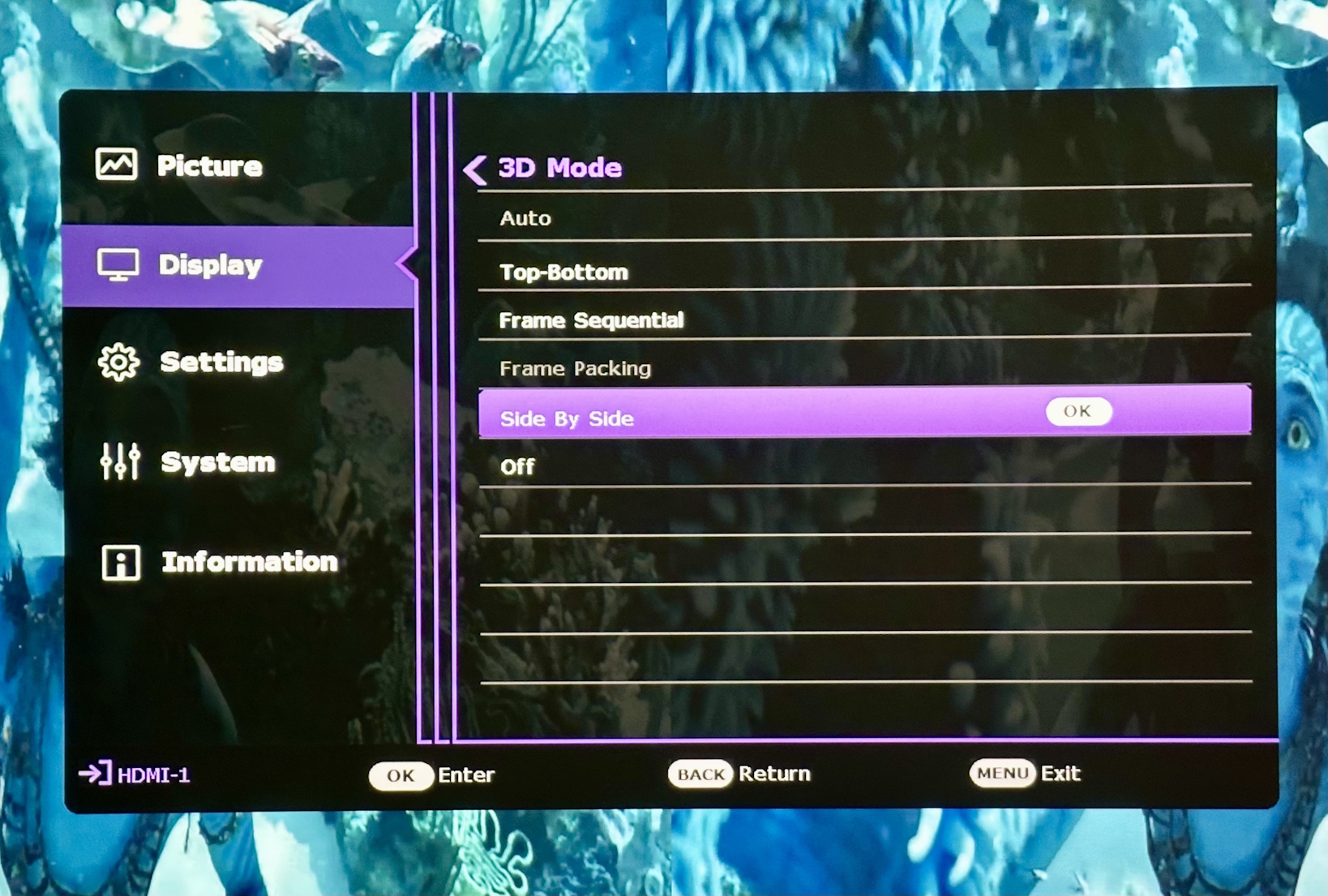Open the Display menu section

209,265
